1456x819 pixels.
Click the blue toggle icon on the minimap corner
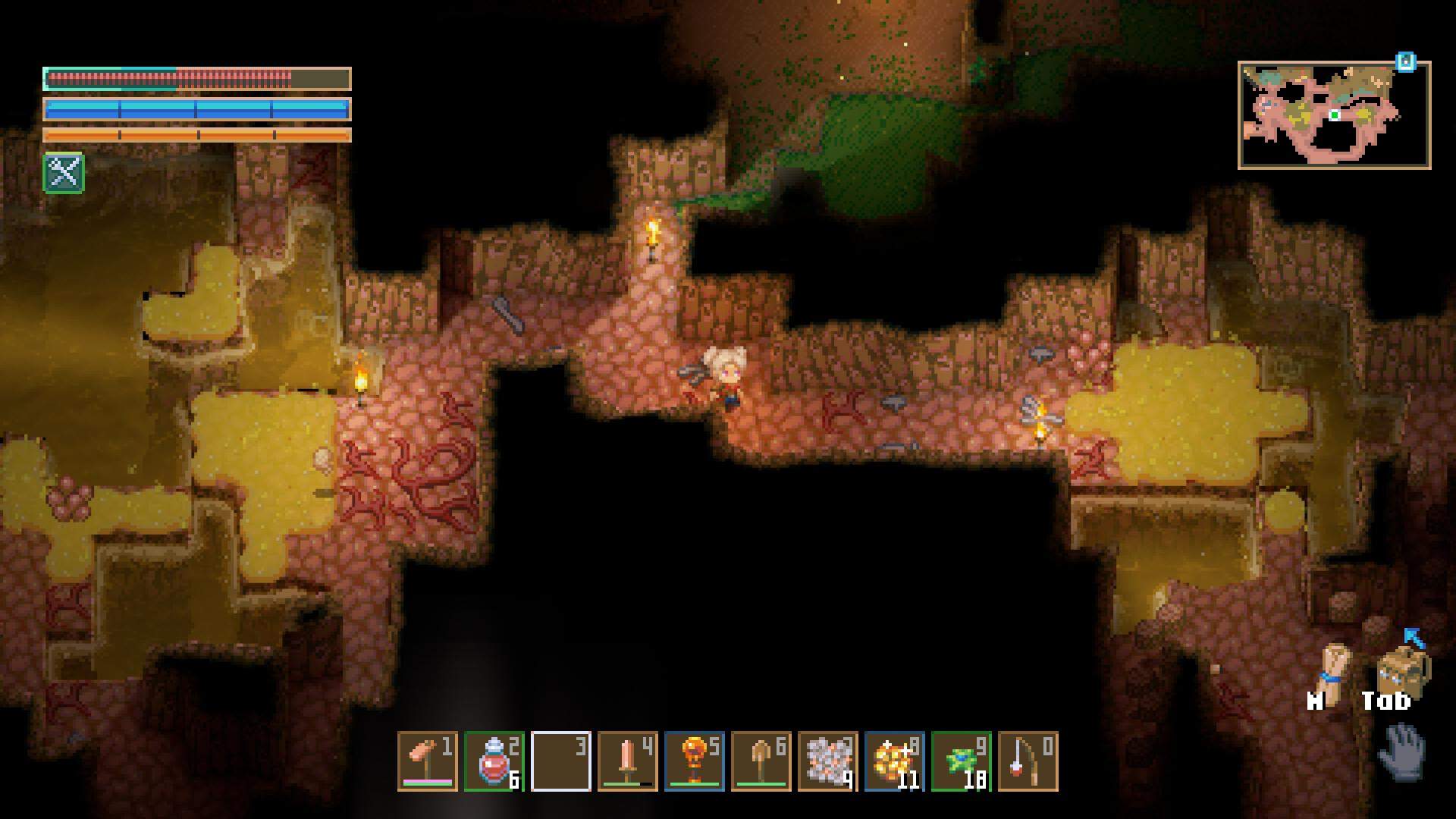[1406, 61]
